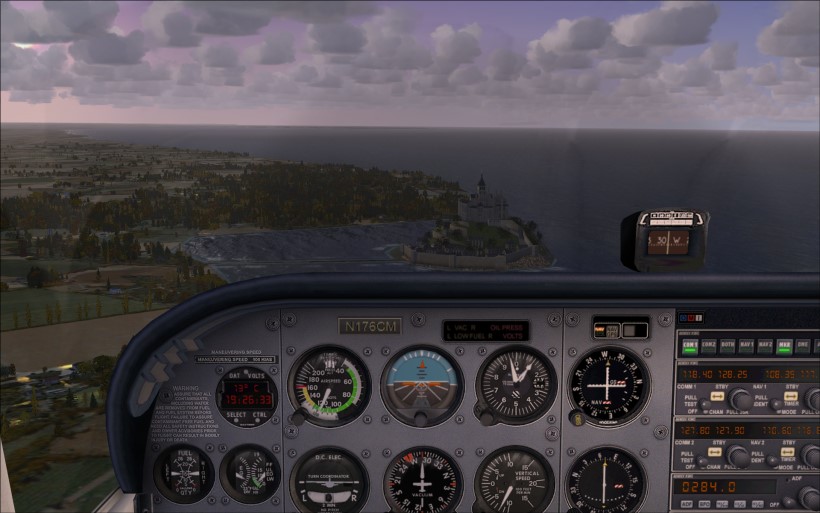Click the attitude indicator adjustment knob
Image resolution: width=820 pixels, height=513 pixels.
click(422, 420)
